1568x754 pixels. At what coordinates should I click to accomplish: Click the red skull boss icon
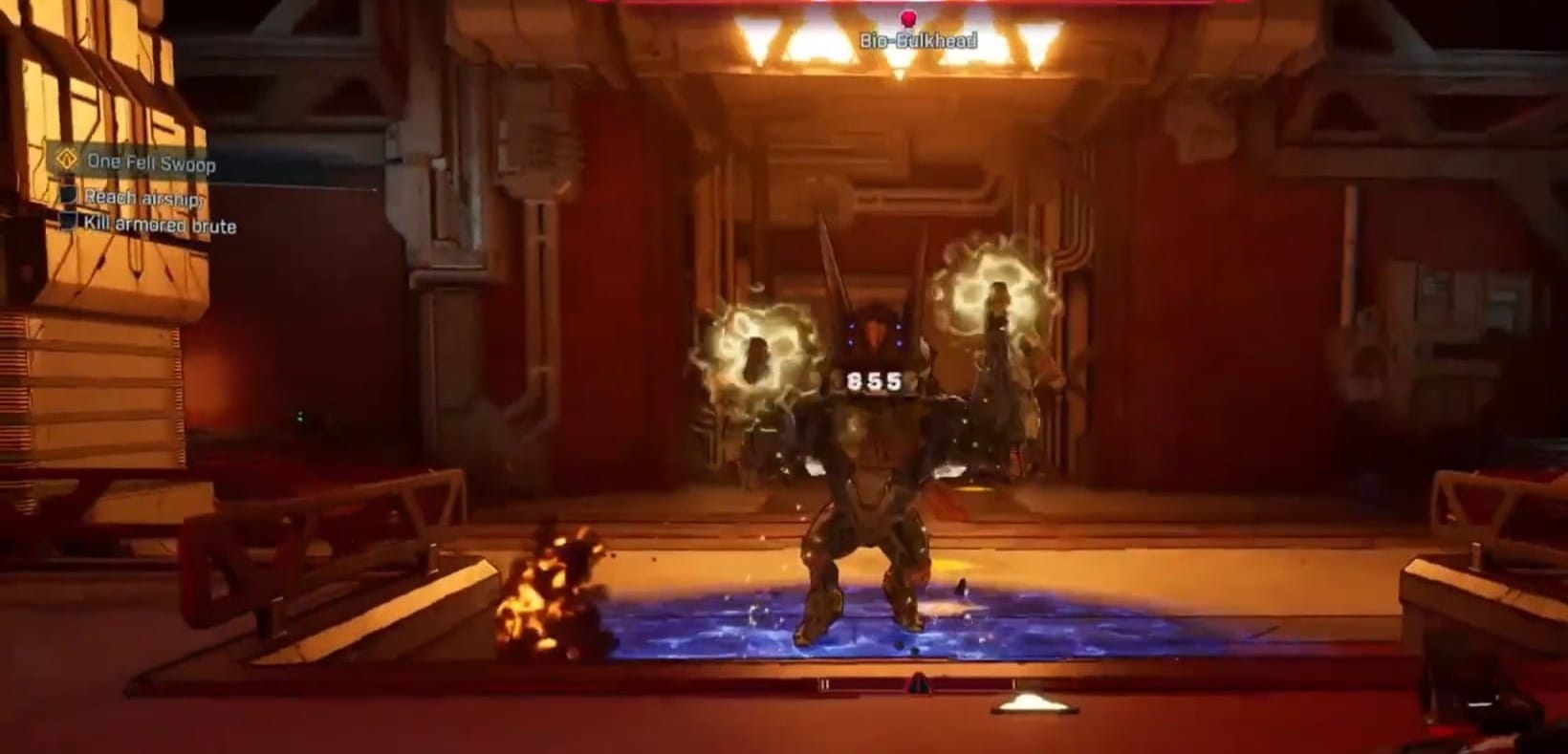(x=907, y=18)
